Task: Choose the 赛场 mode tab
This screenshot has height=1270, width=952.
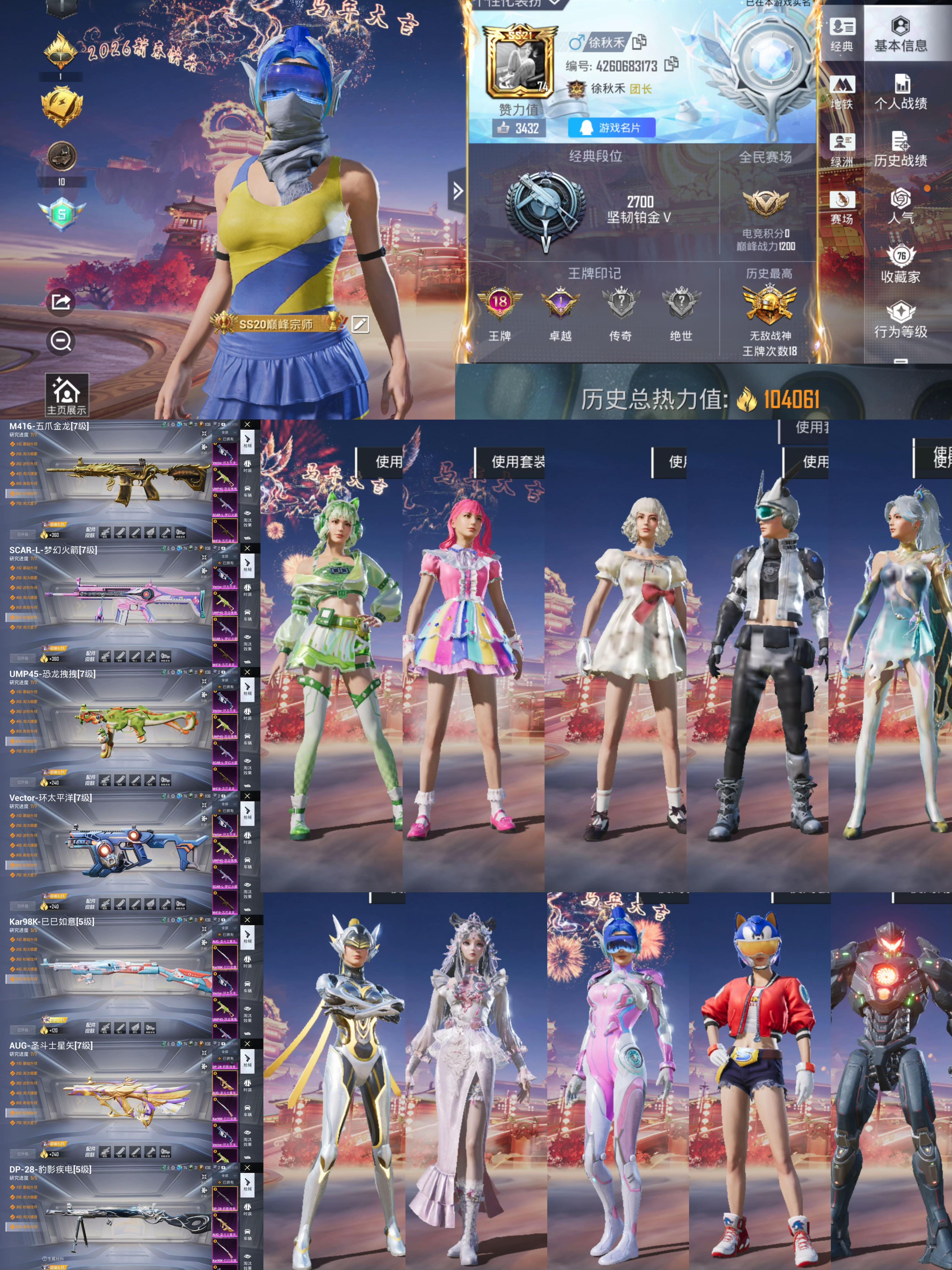Action: click(841, 207)
